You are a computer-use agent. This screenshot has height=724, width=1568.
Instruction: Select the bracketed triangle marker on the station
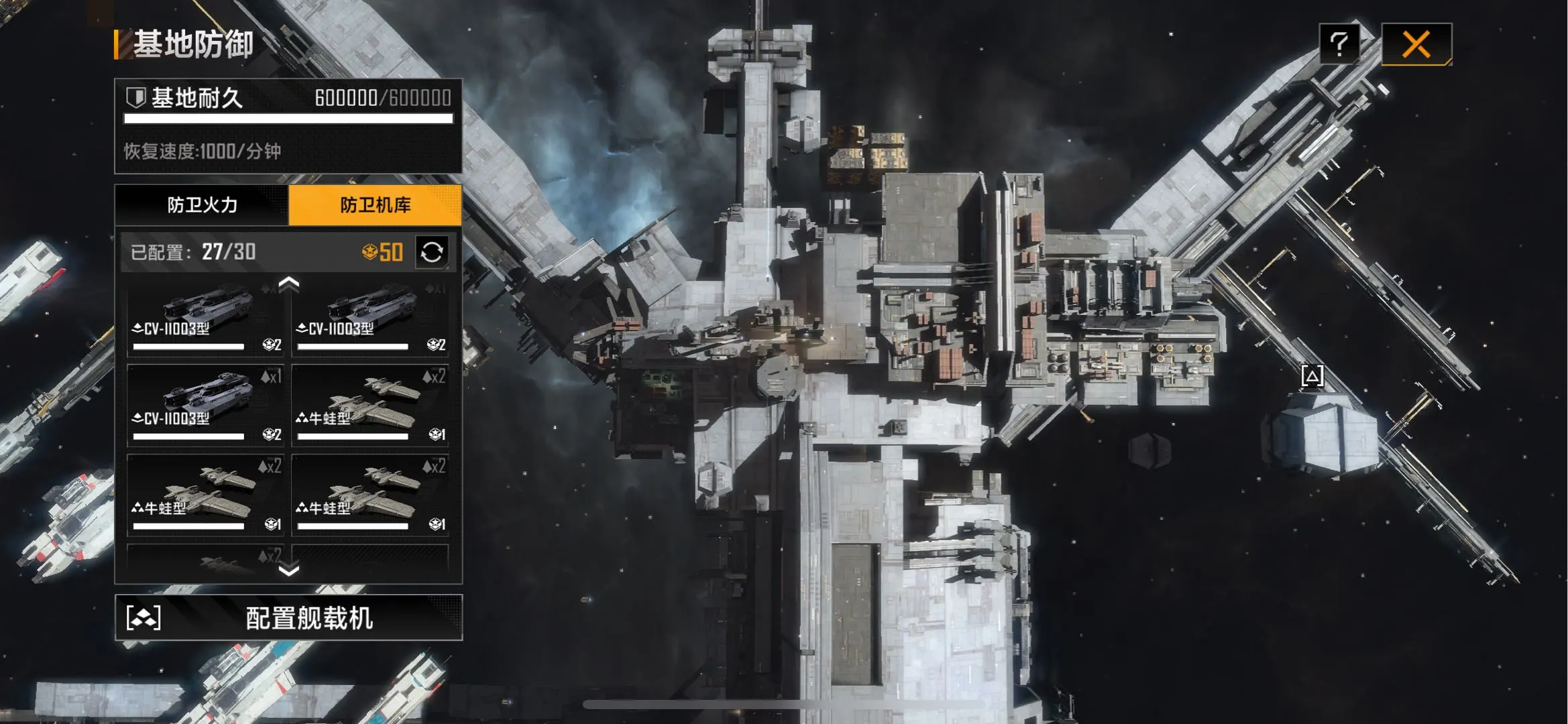tap(1312, 375)
